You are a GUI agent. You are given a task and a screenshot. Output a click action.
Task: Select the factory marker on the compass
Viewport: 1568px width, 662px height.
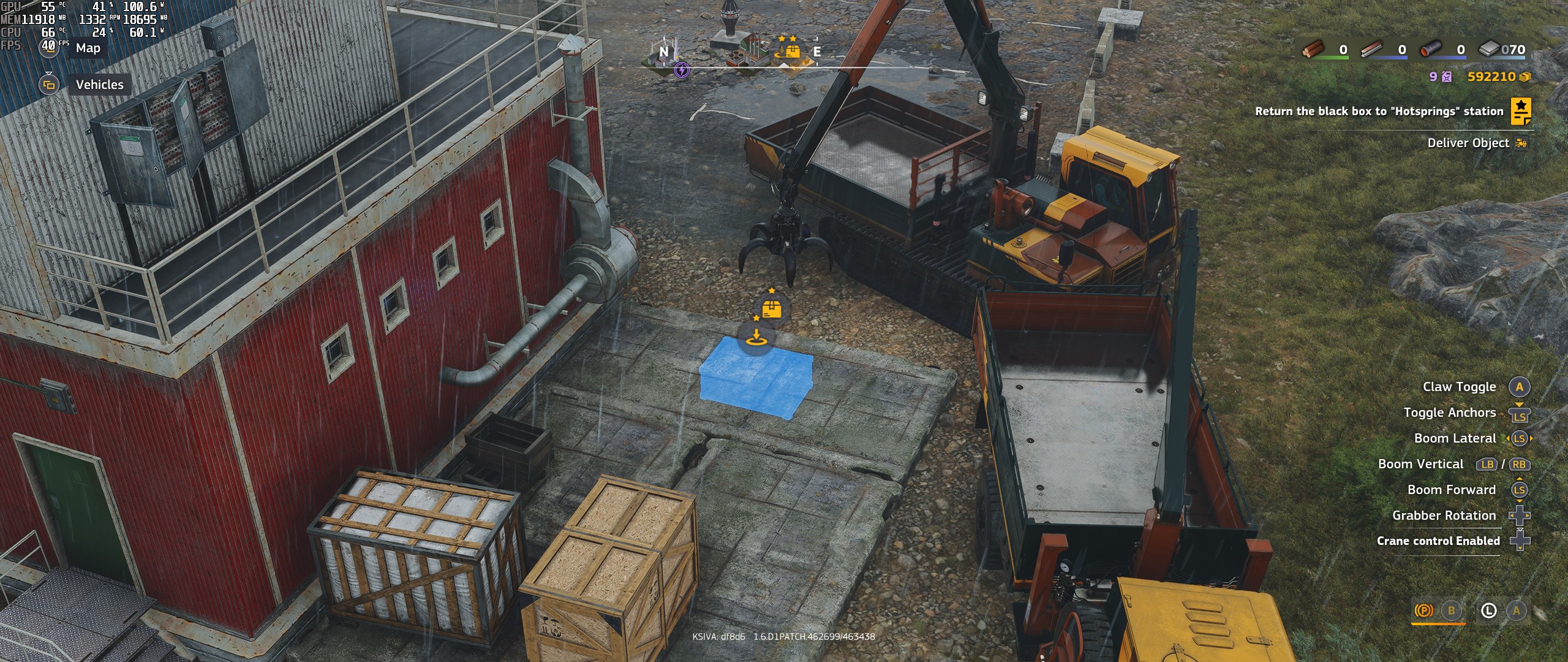[748, 51]
